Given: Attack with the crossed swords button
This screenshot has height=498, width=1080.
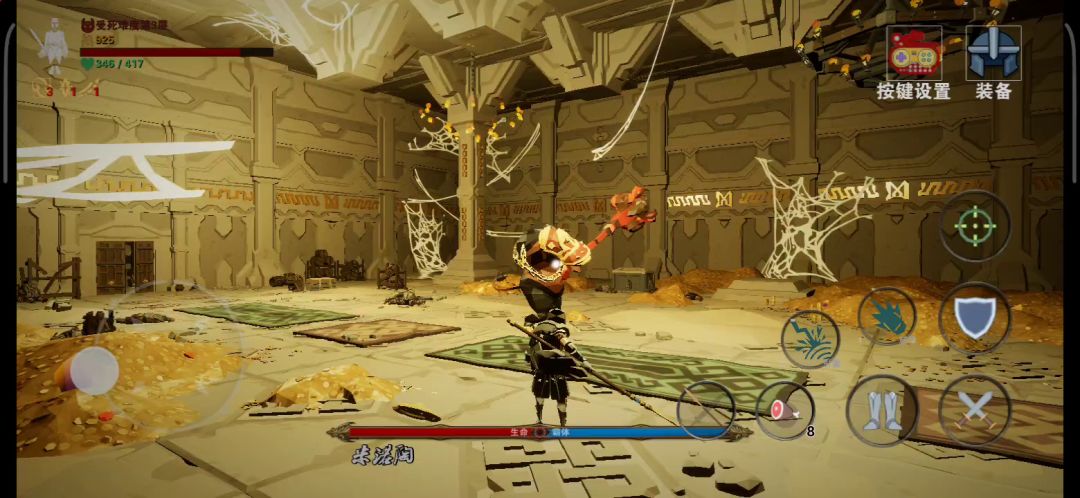Looking at the screenshot, I should pyautogui.click(x=975, y=409).
